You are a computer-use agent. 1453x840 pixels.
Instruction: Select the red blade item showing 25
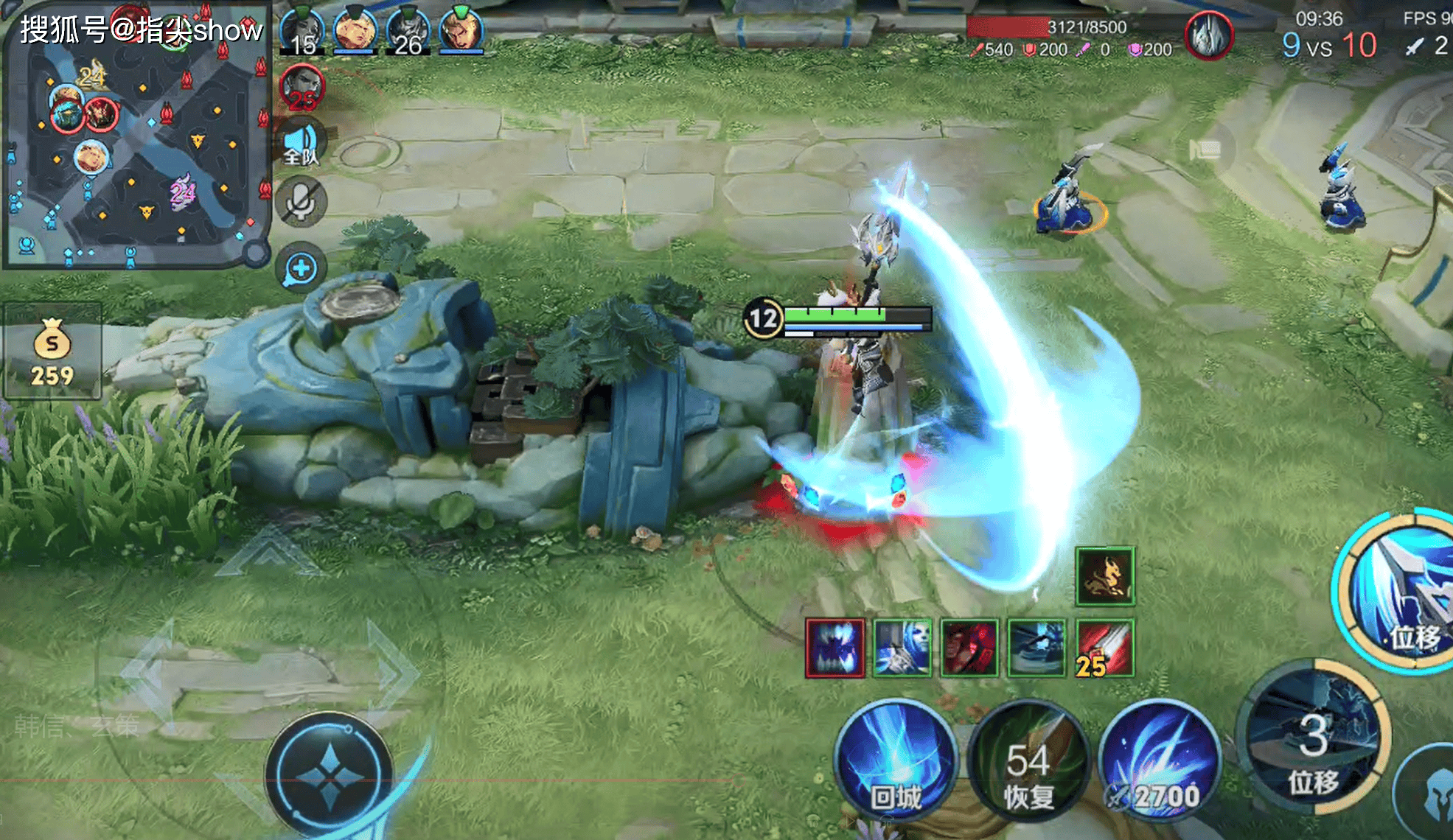tap(1104, 648)
